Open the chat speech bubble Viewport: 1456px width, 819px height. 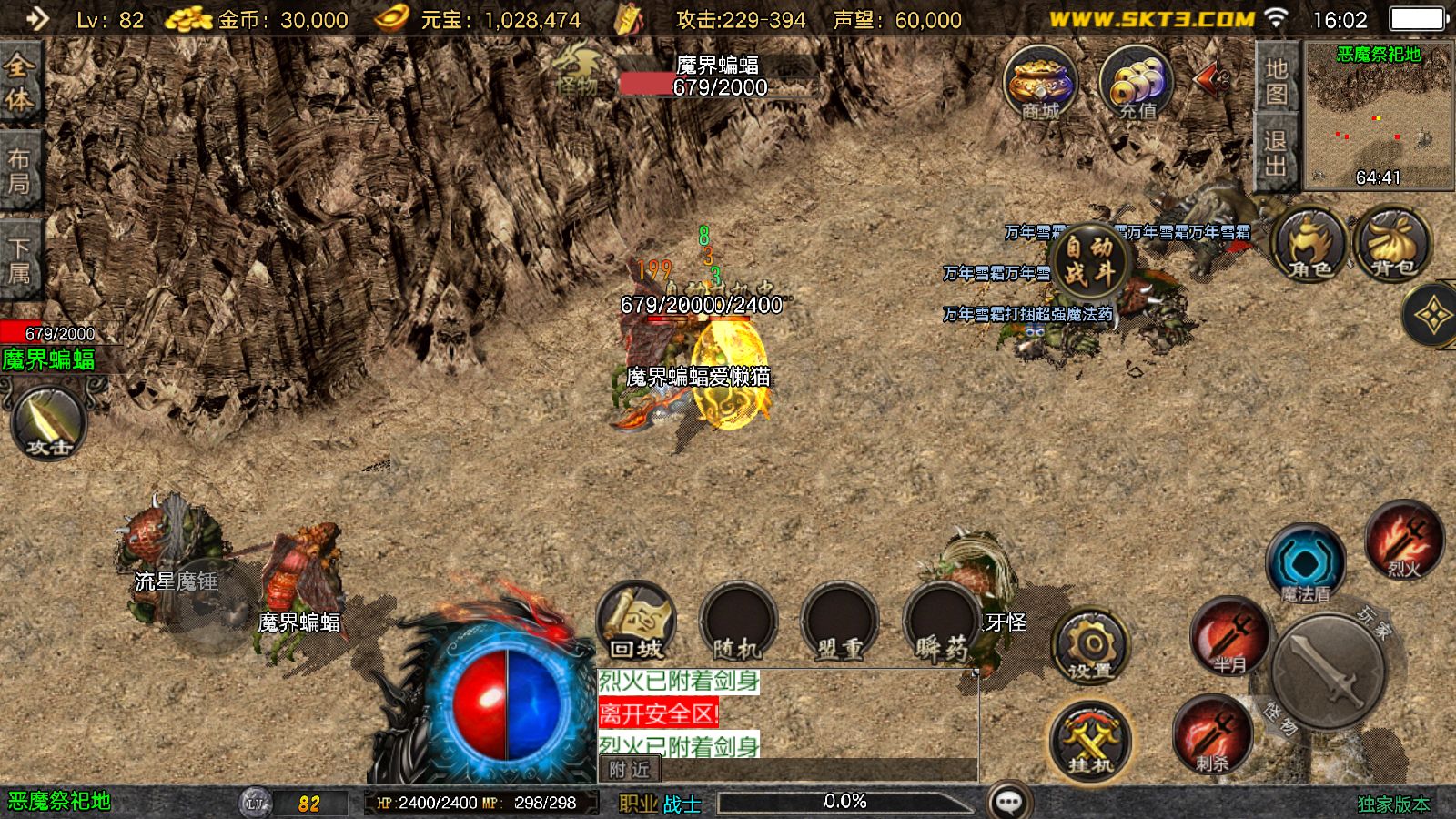[x=1008, y=802]
